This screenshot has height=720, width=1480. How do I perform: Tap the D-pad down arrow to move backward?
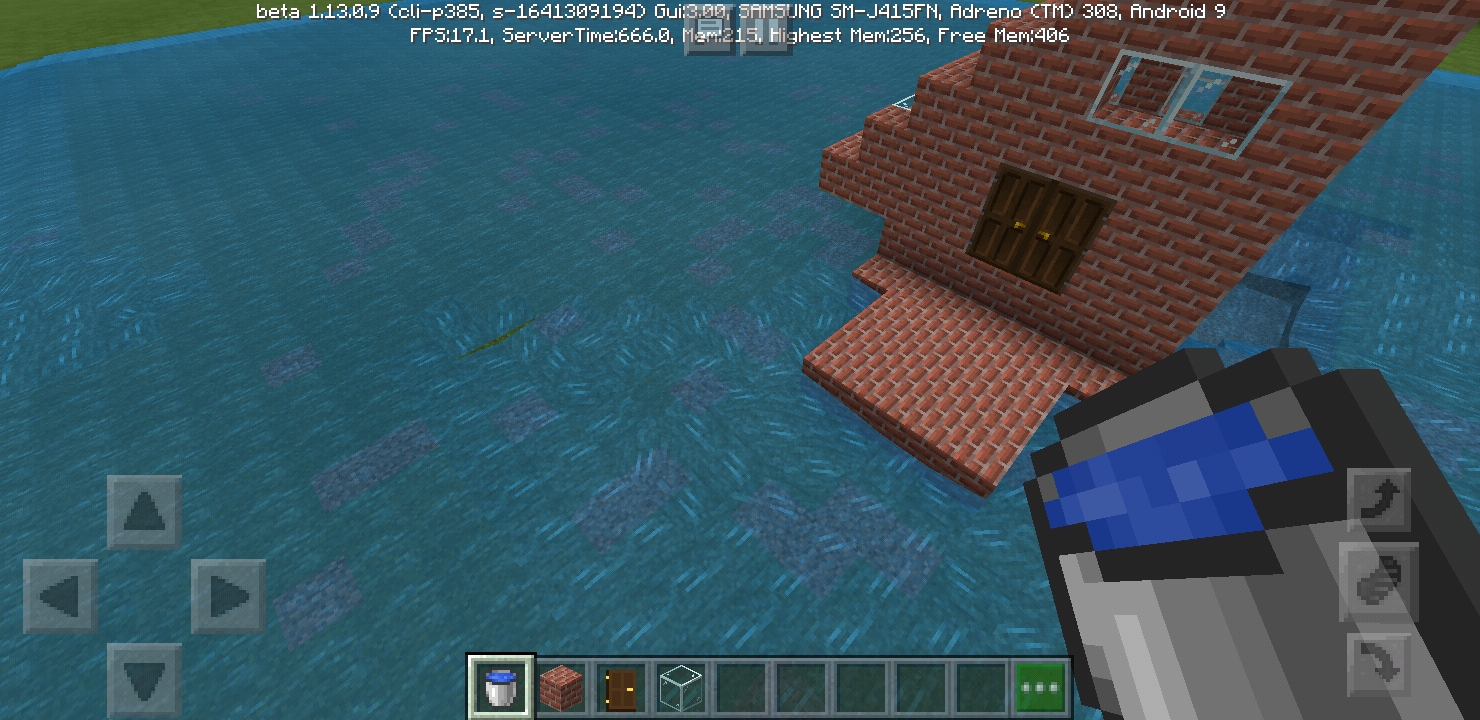[145, 680]
